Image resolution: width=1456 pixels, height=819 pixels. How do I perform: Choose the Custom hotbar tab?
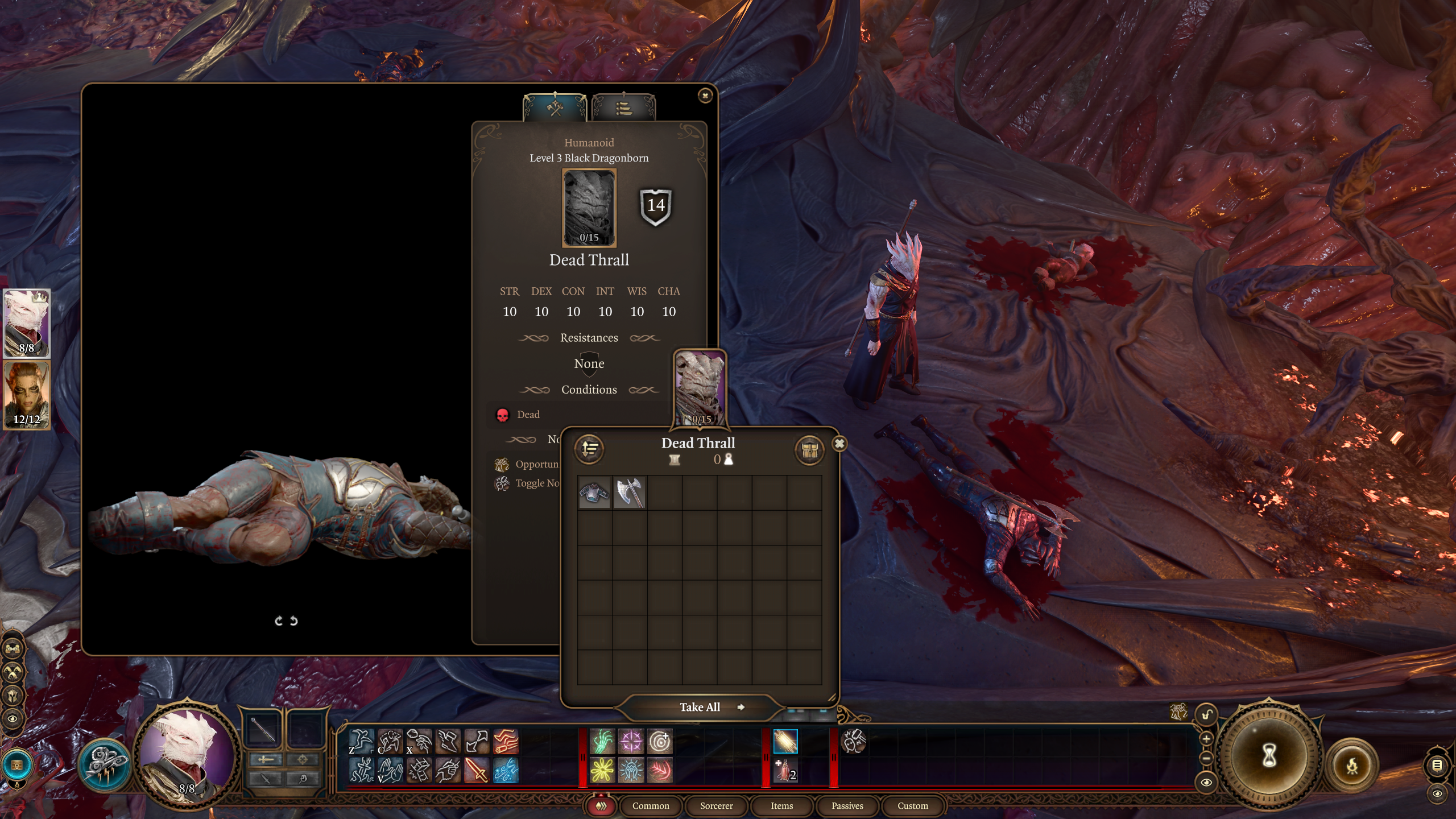click(x=912, y=805)
